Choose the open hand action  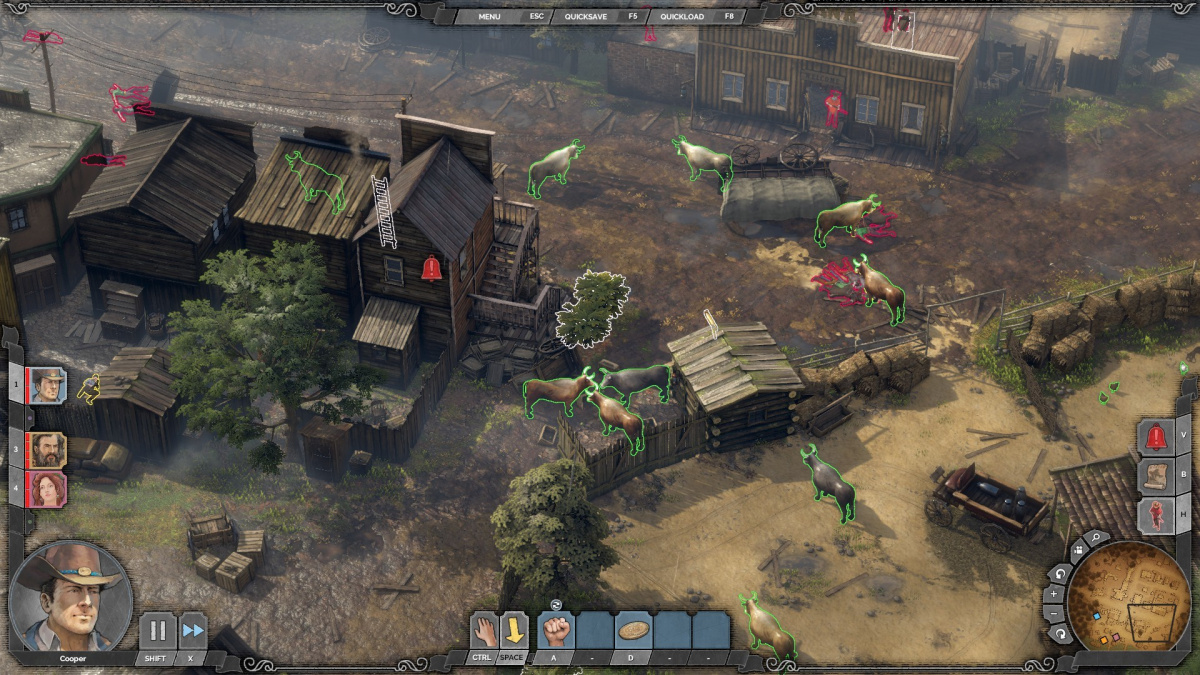pos(484,630)
